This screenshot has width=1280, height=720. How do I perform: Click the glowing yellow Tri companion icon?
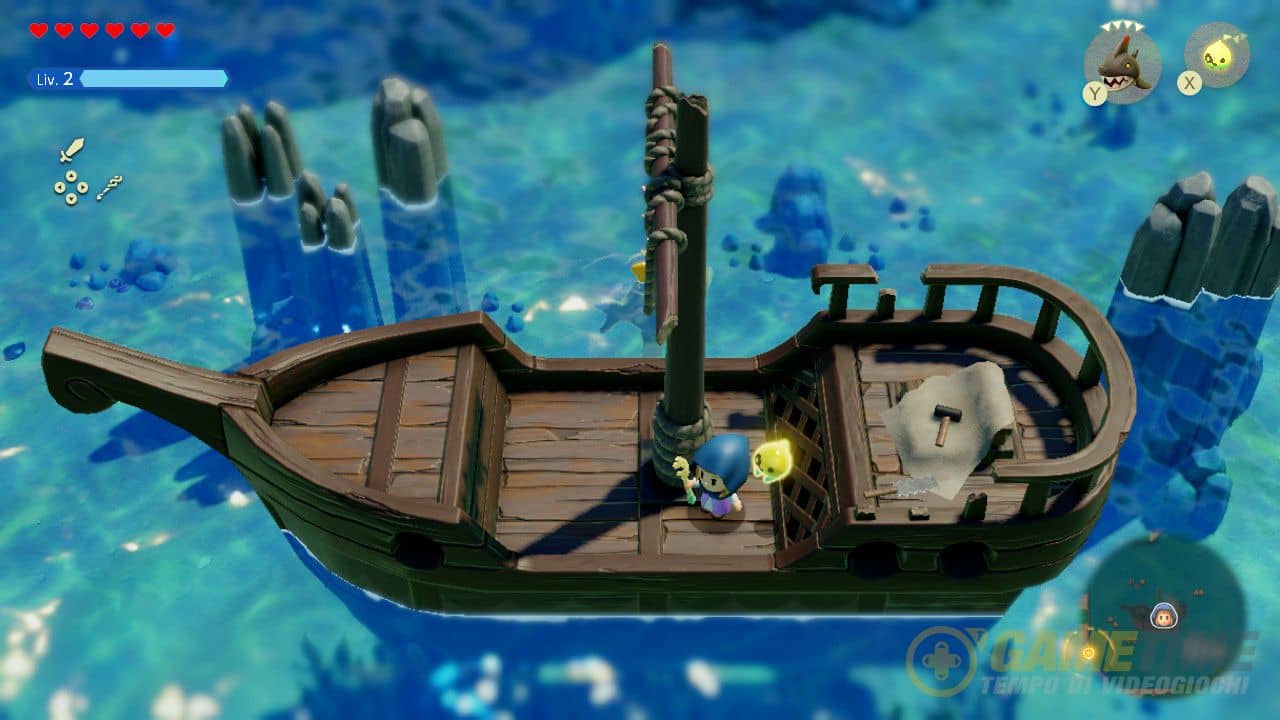coord(1217,55)
